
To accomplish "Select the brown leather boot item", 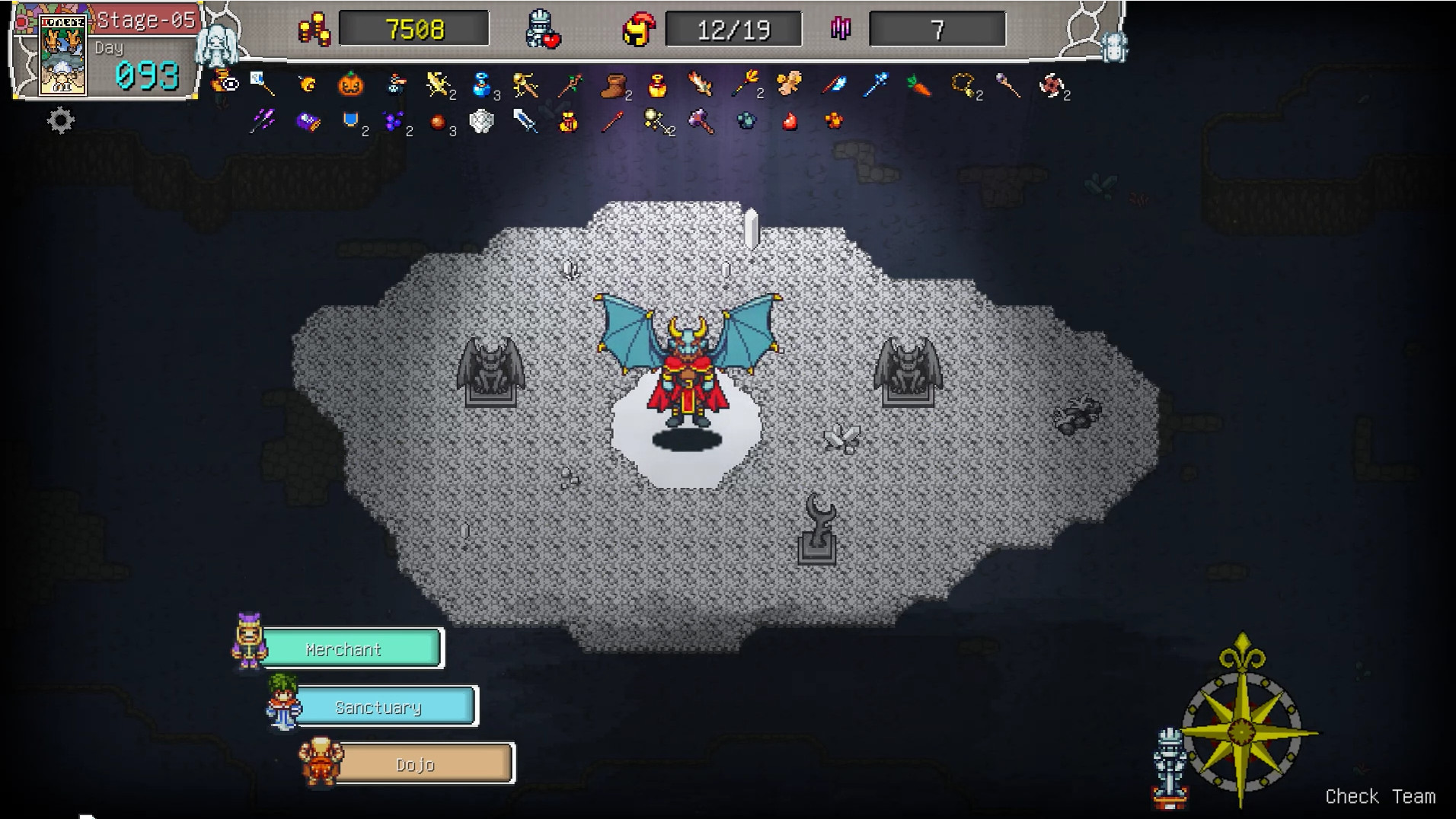I will [x=614, y=85].
